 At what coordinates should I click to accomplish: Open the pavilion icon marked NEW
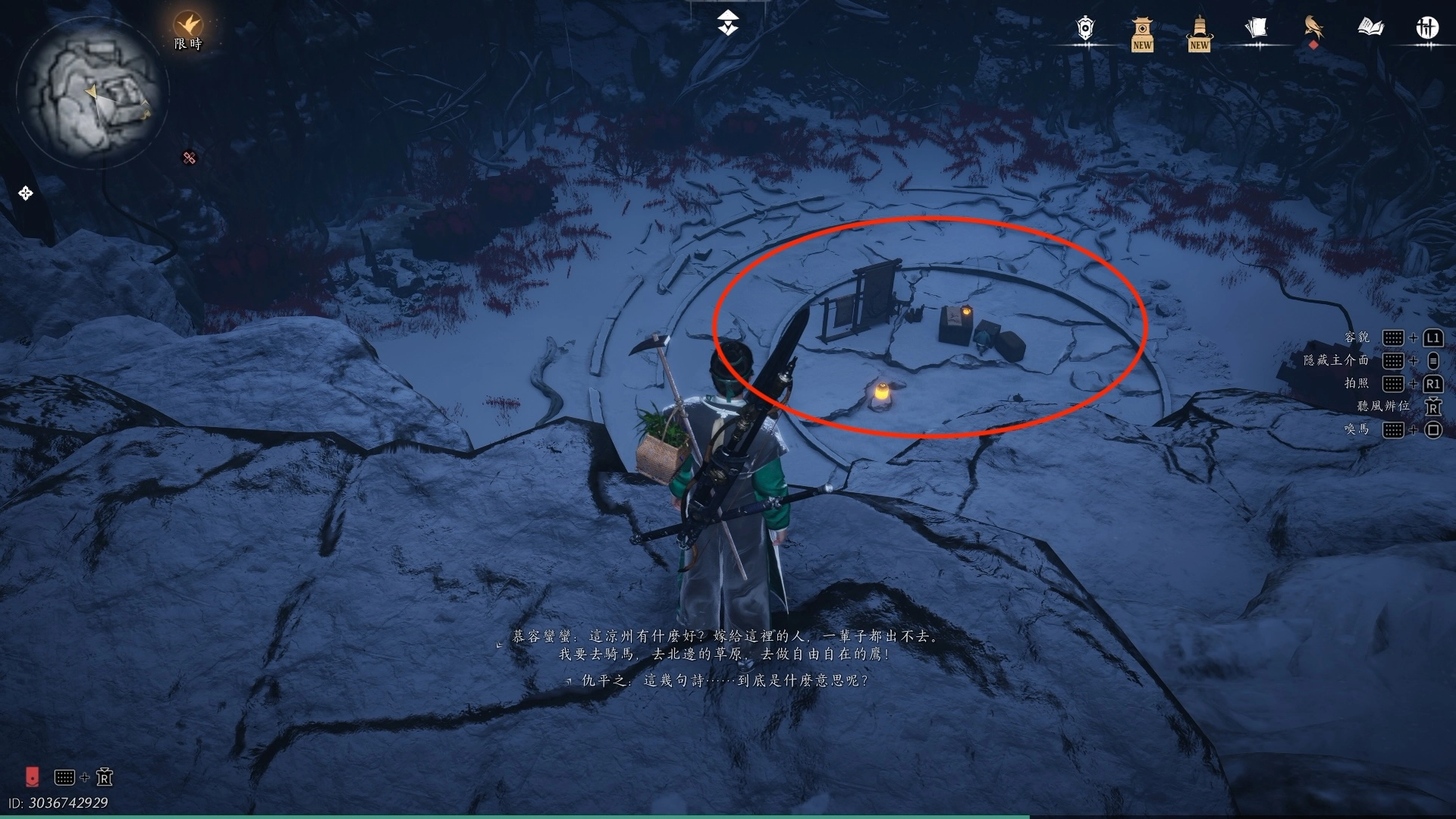(x=1142, y=33)
